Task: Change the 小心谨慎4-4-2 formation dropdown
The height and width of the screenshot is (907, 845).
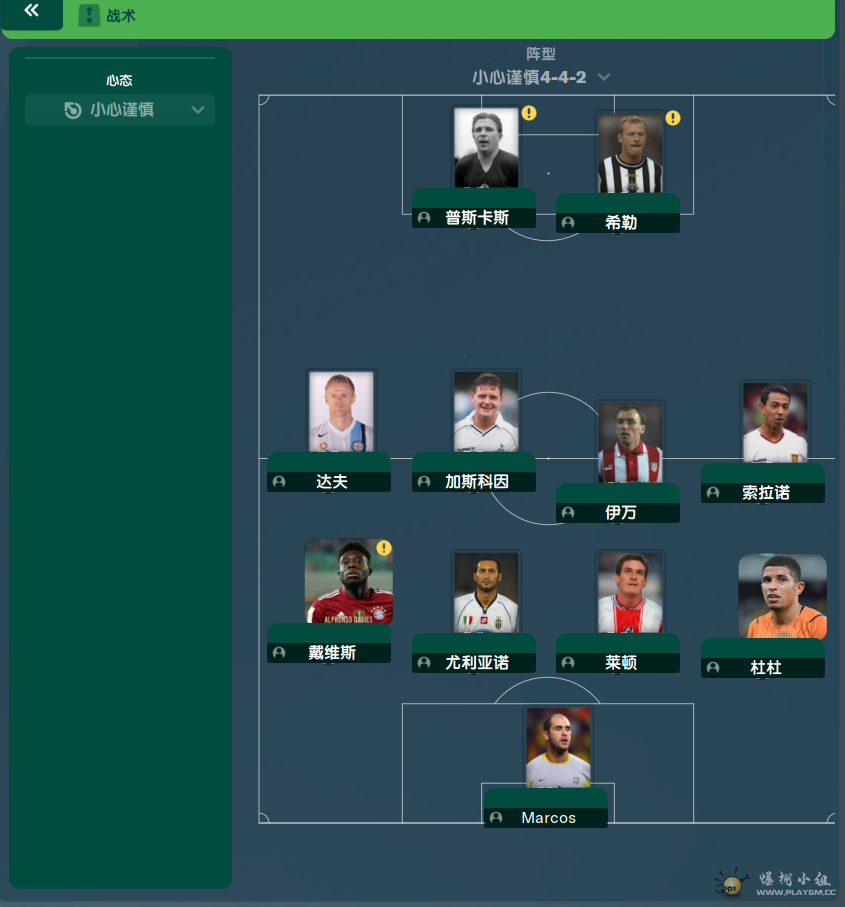Action: (x=541, y=77)
